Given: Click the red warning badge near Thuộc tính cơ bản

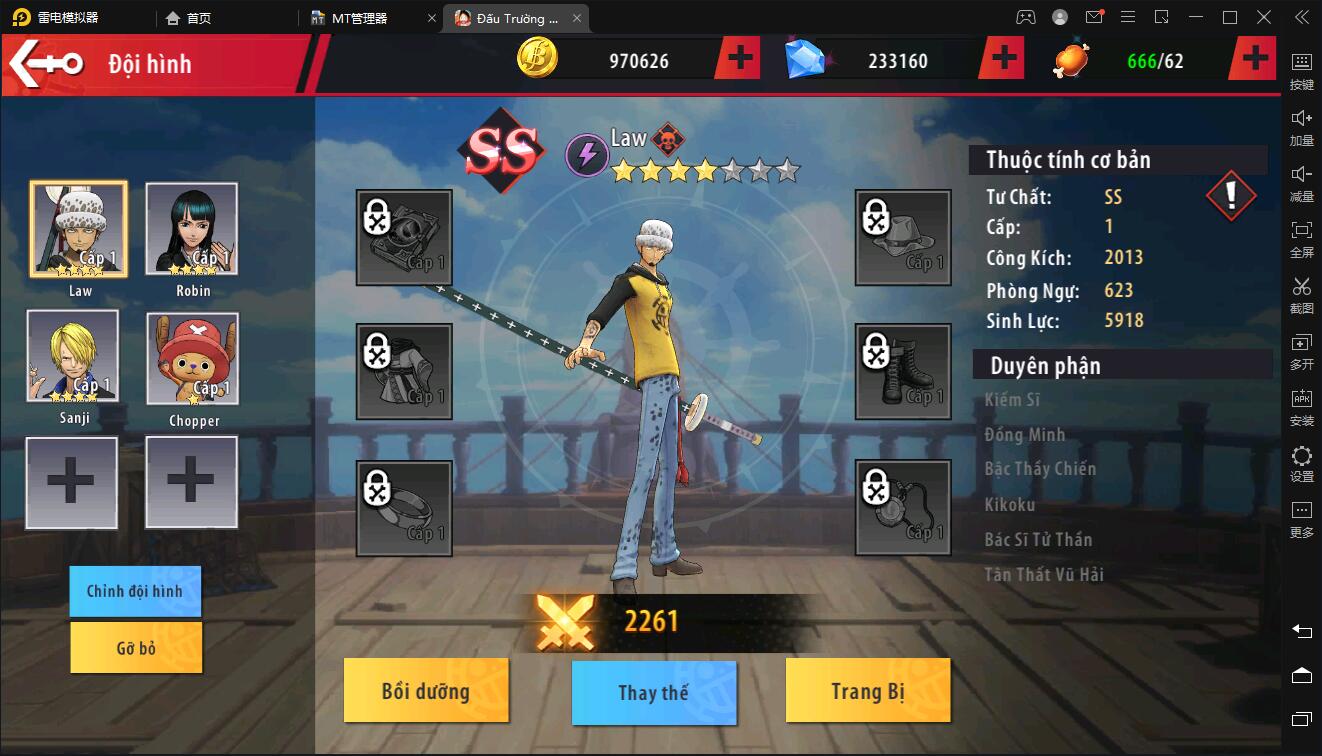Looking at the screenshot, I should 1232,193.
